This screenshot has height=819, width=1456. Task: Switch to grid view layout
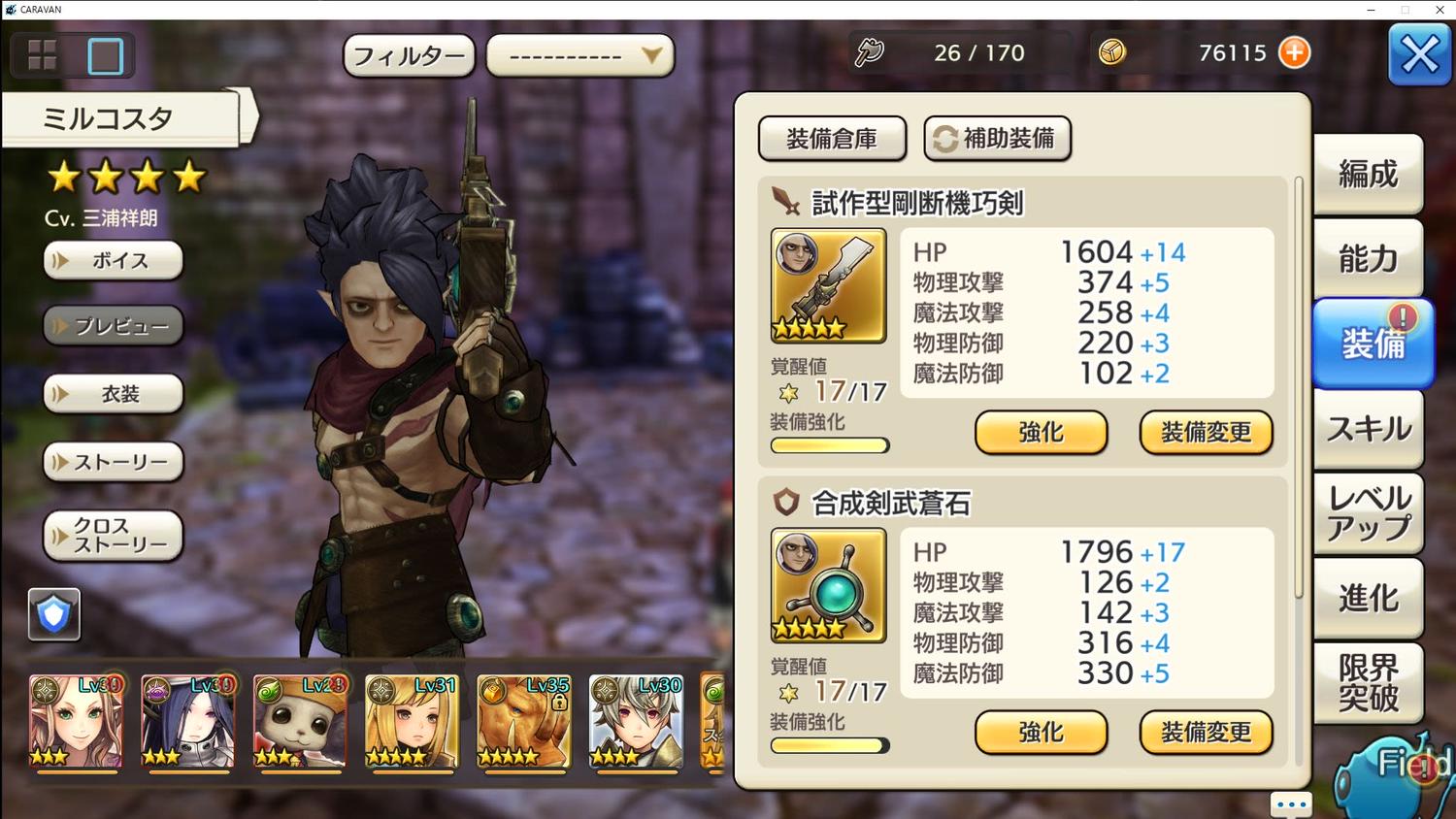43,55
